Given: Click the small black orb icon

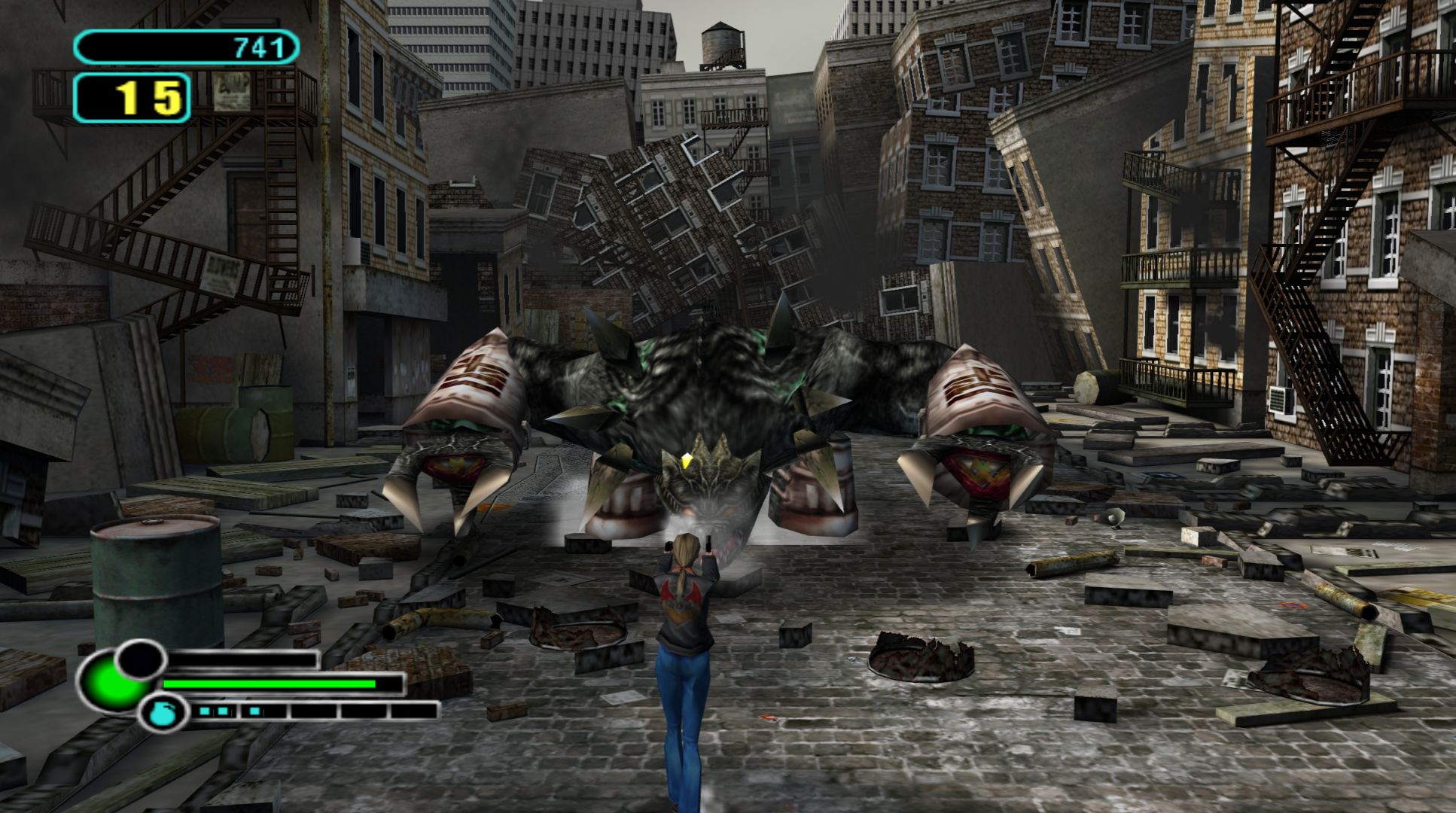Looking at the screenshot, I should (140, 659).
